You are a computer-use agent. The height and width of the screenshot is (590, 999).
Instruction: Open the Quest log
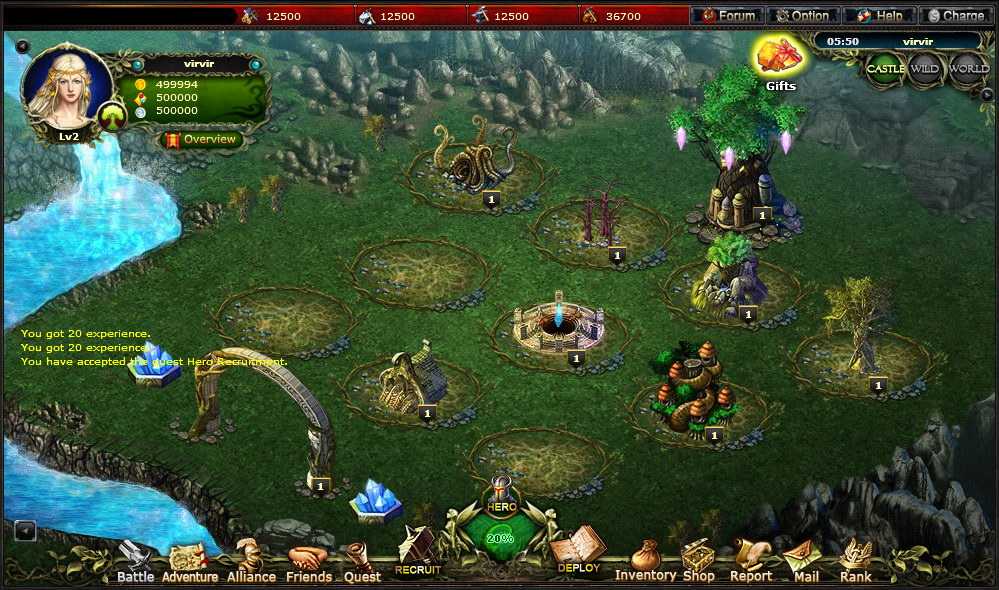pos(362,563)
